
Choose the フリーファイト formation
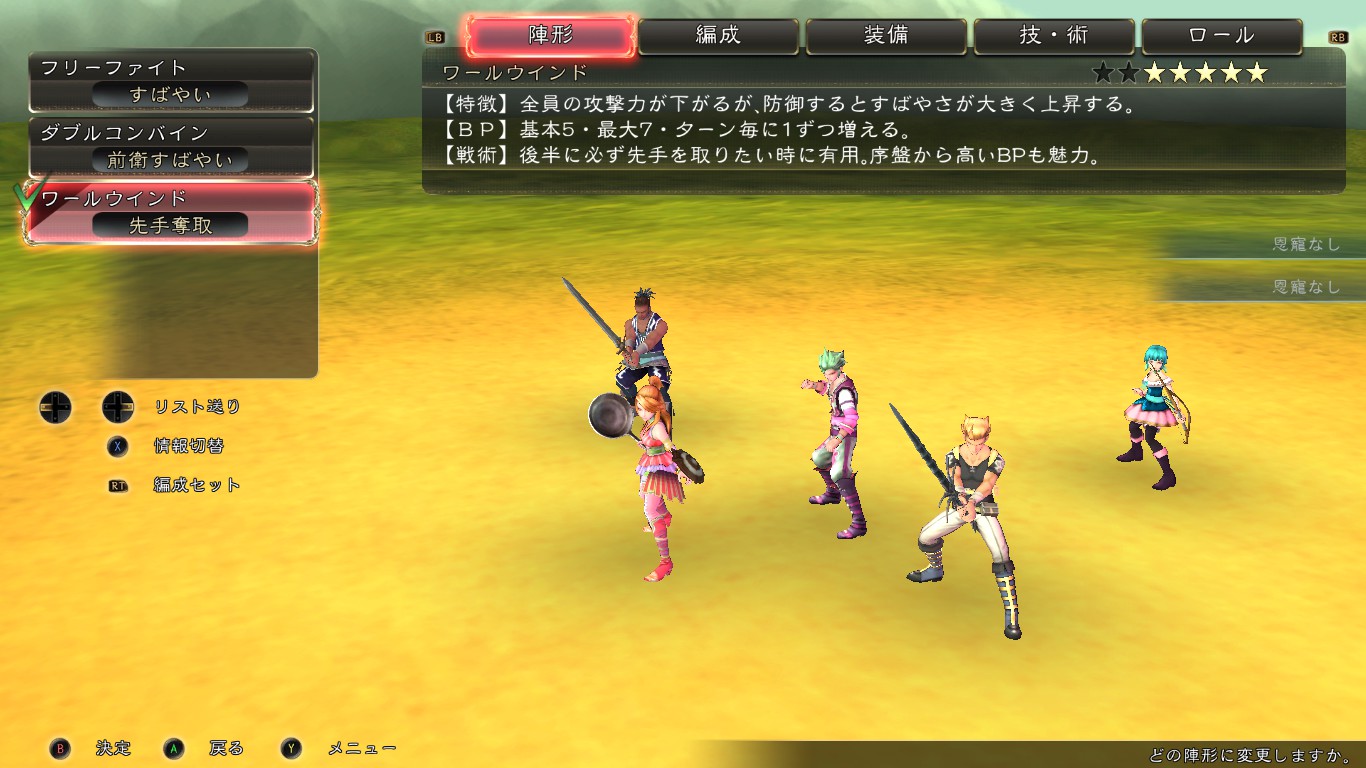click(x=173, y=81)
